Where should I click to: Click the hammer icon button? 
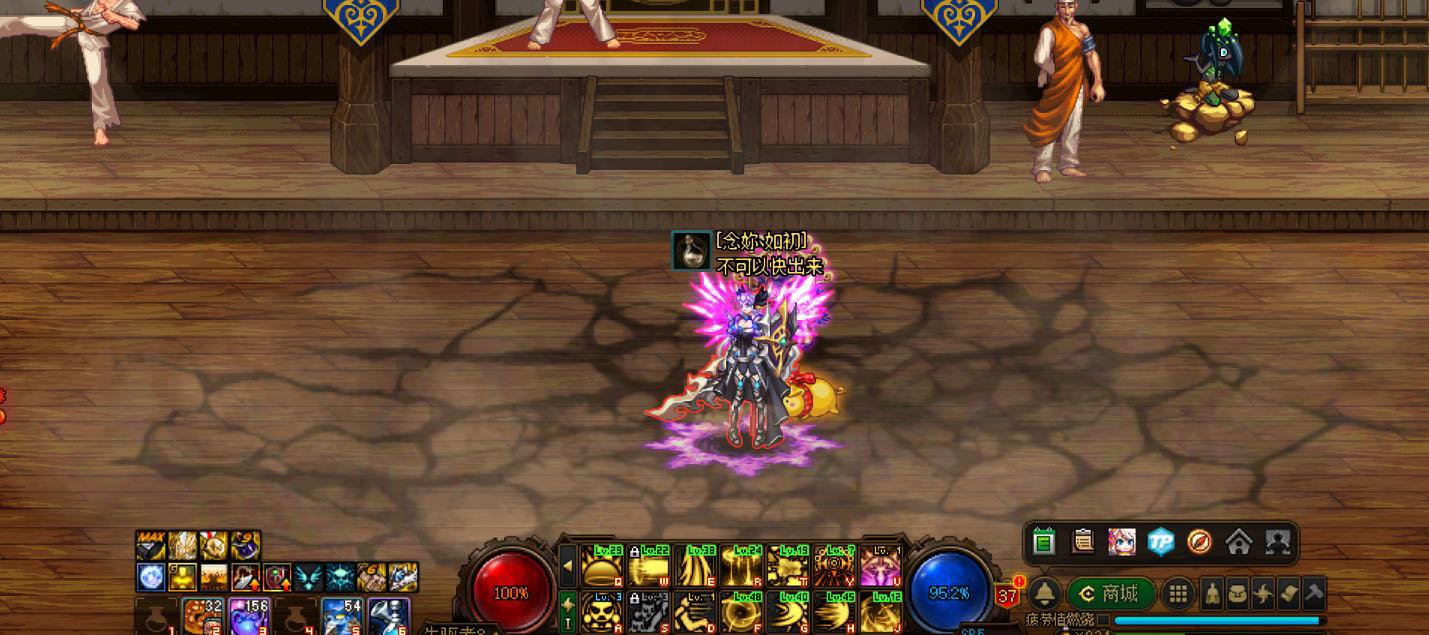[x=1314, y=594]
